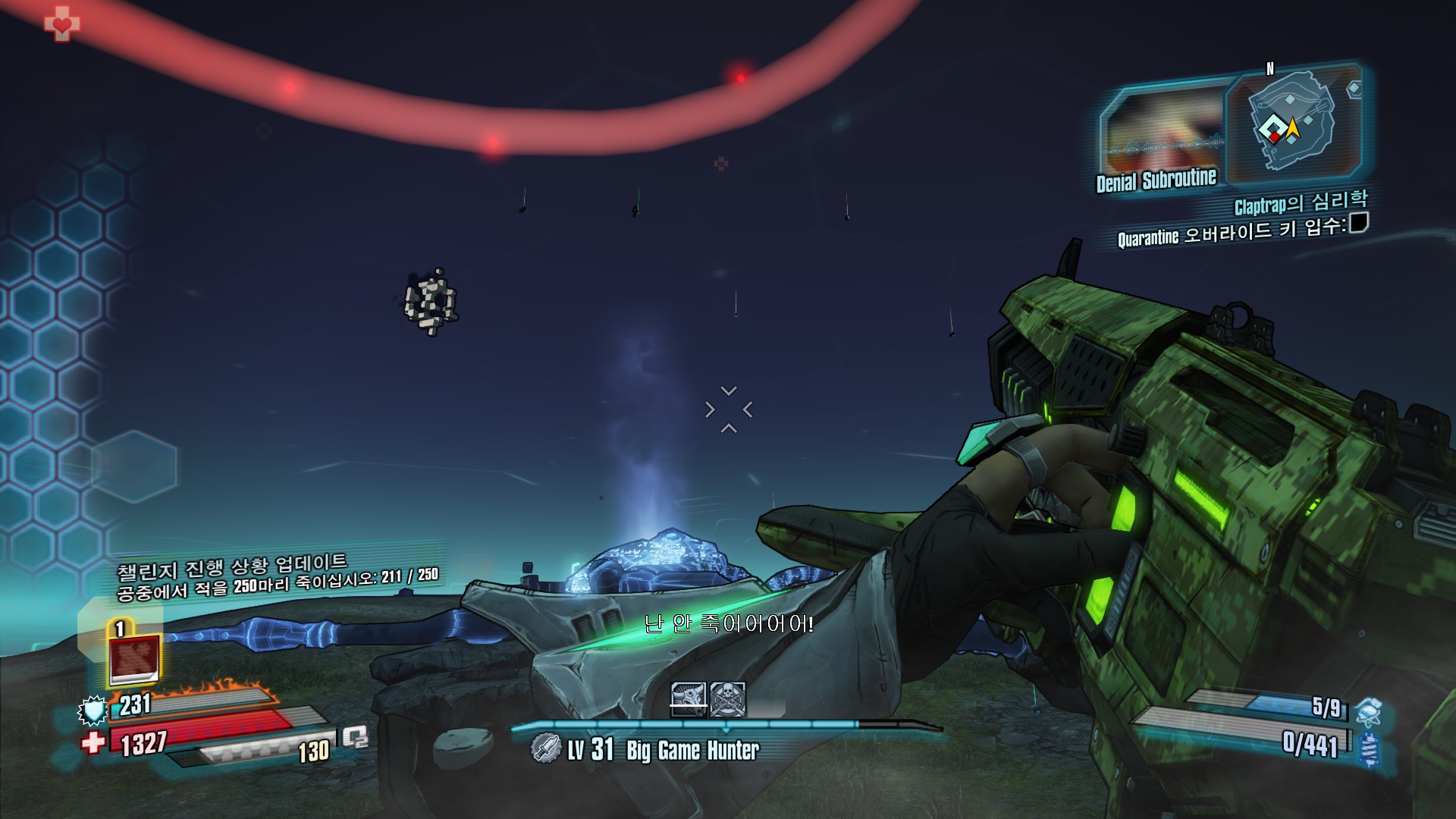The image size is (1456, 819).
Task: Switch to the skull-marked weapon slot
Action: click(728, 699)
